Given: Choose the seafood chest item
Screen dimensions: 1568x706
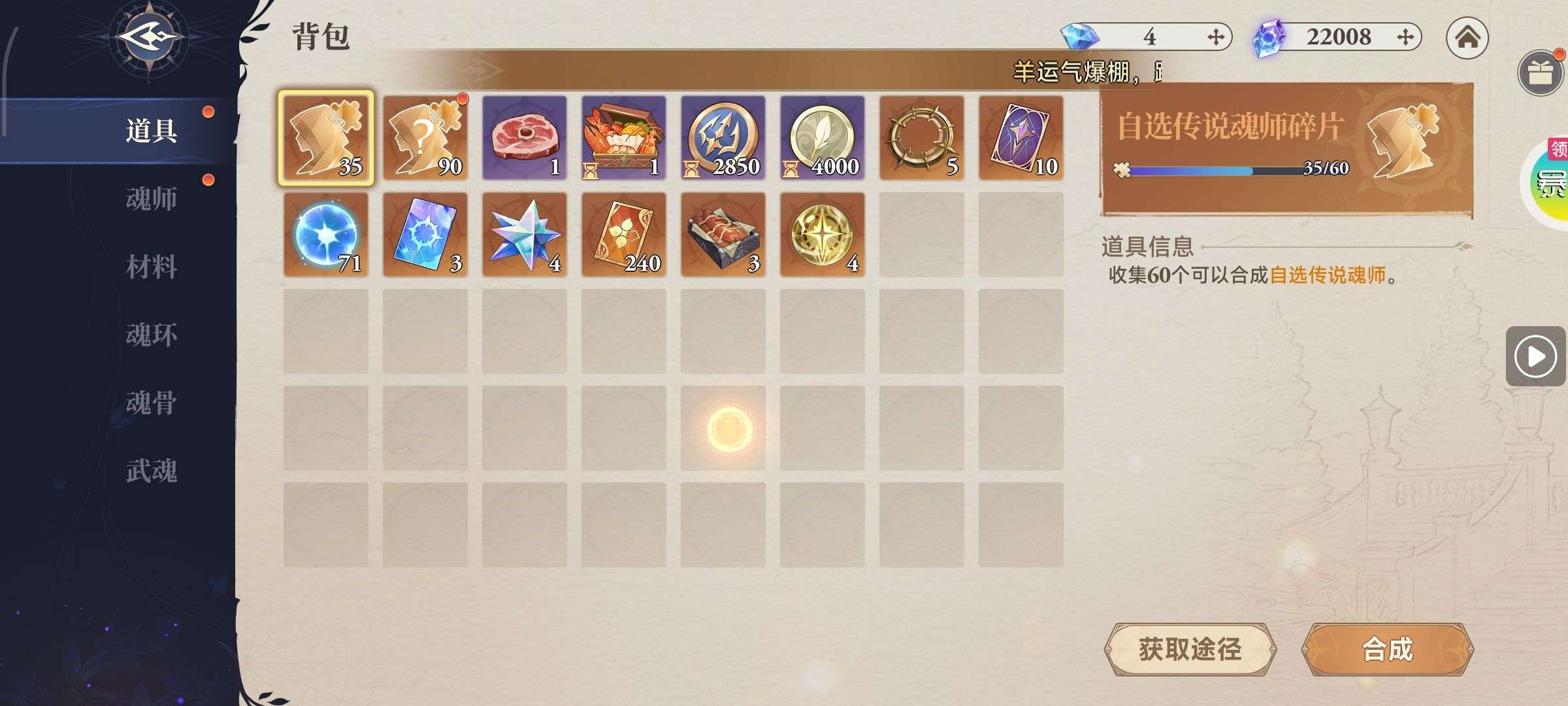Looking at the screenshot, I should click(624, 138).
